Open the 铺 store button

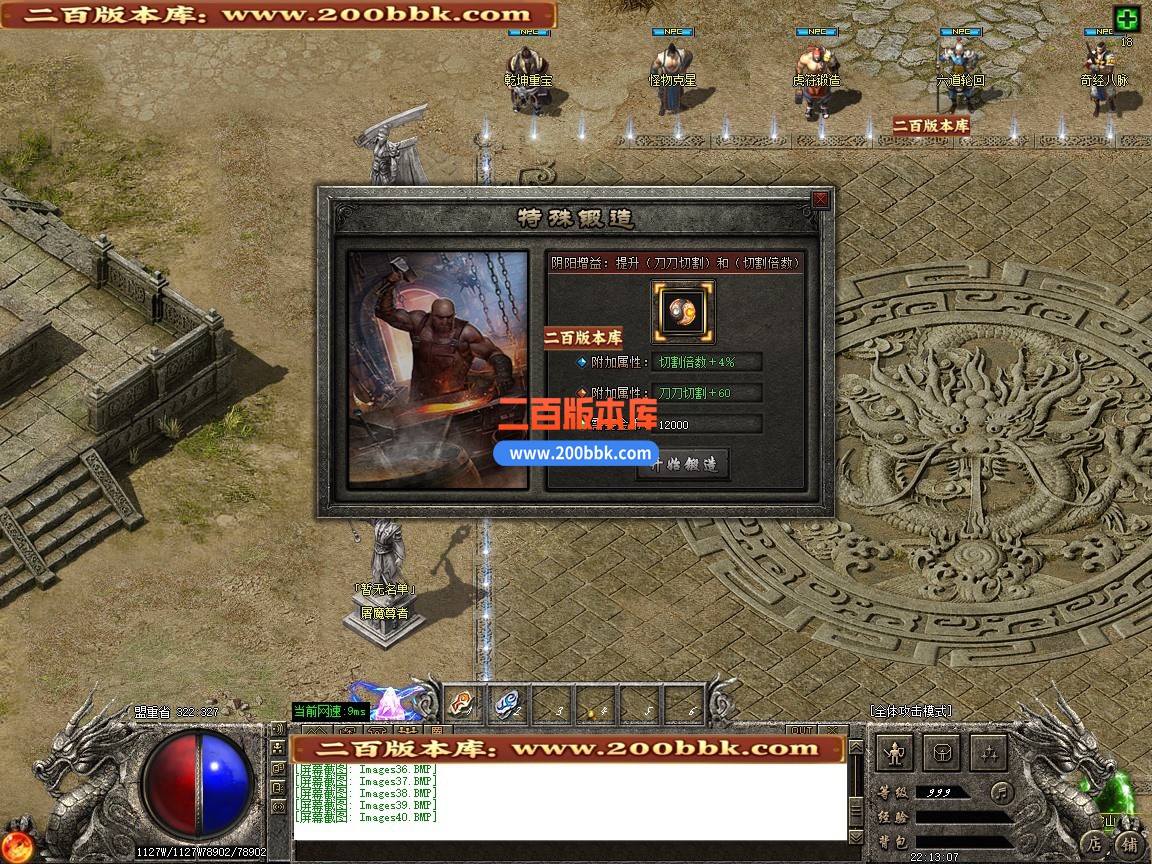(1129, 845)
